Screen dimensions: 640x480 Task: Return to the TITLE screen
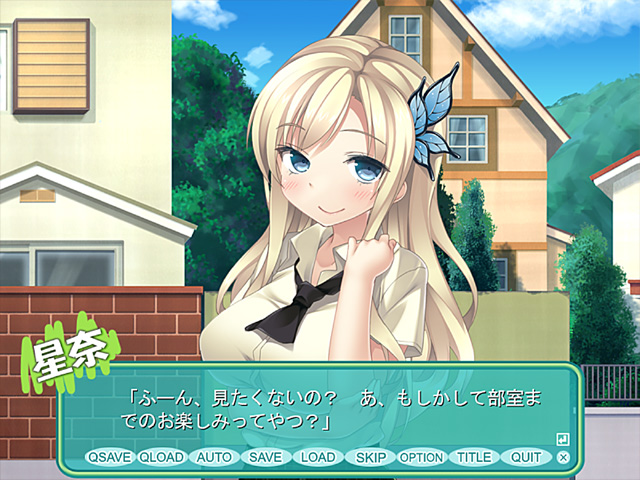pos(474,457)
